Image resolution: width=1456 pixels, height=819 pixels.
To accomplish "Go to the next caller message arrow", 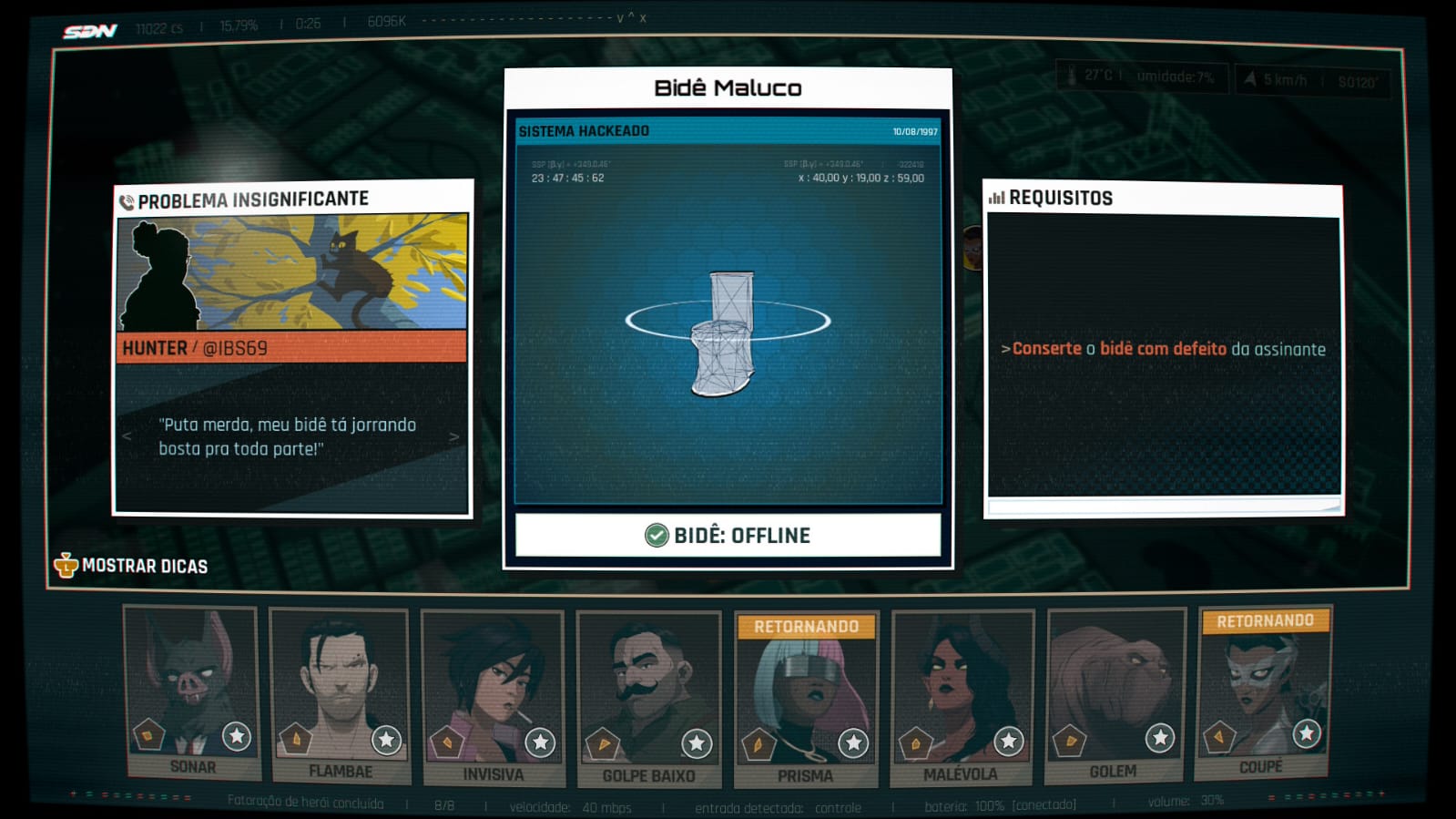I will 453,437.
